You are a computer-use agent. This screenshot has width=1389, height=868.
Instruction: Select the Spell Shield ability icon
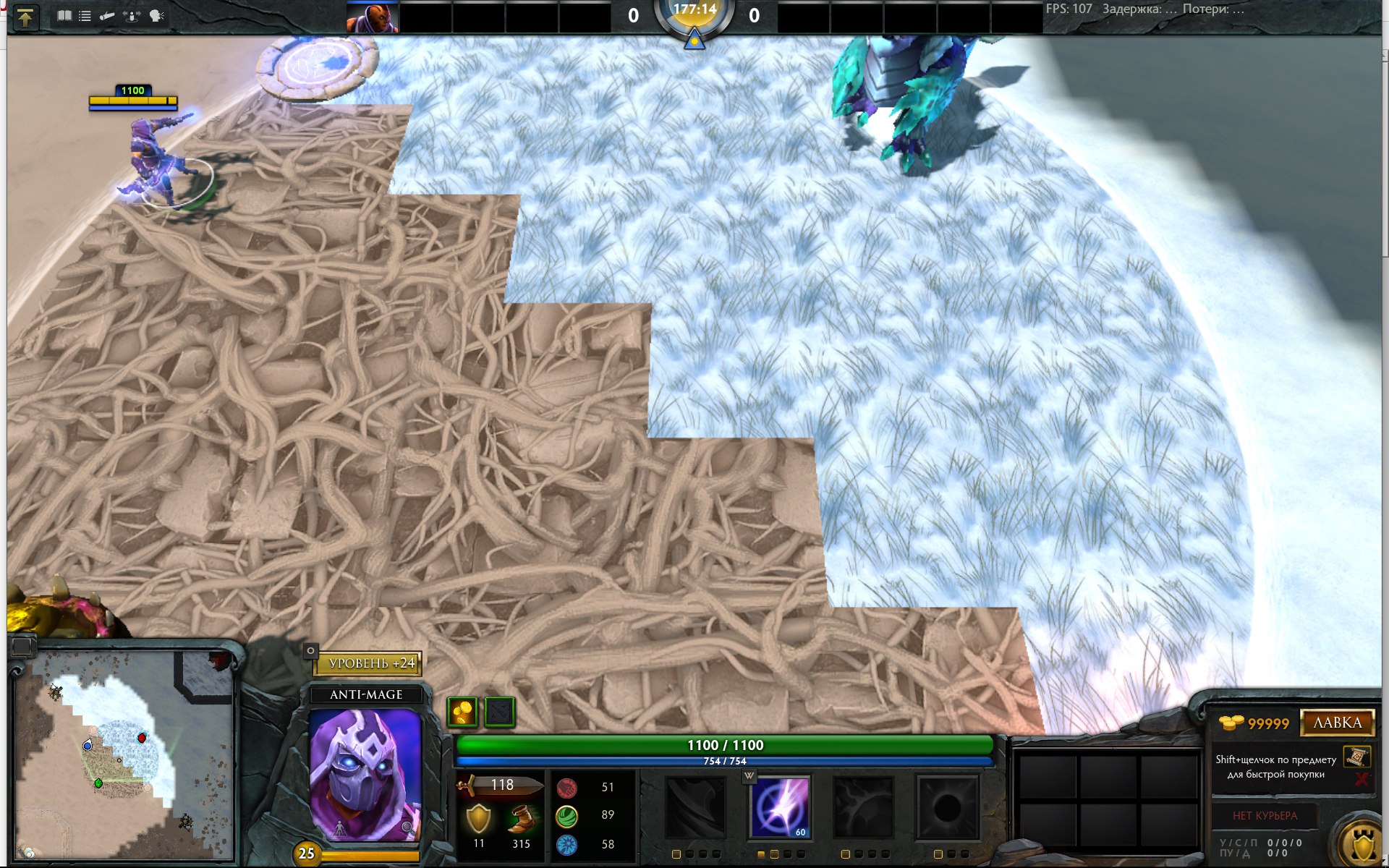tap(863, 807)
